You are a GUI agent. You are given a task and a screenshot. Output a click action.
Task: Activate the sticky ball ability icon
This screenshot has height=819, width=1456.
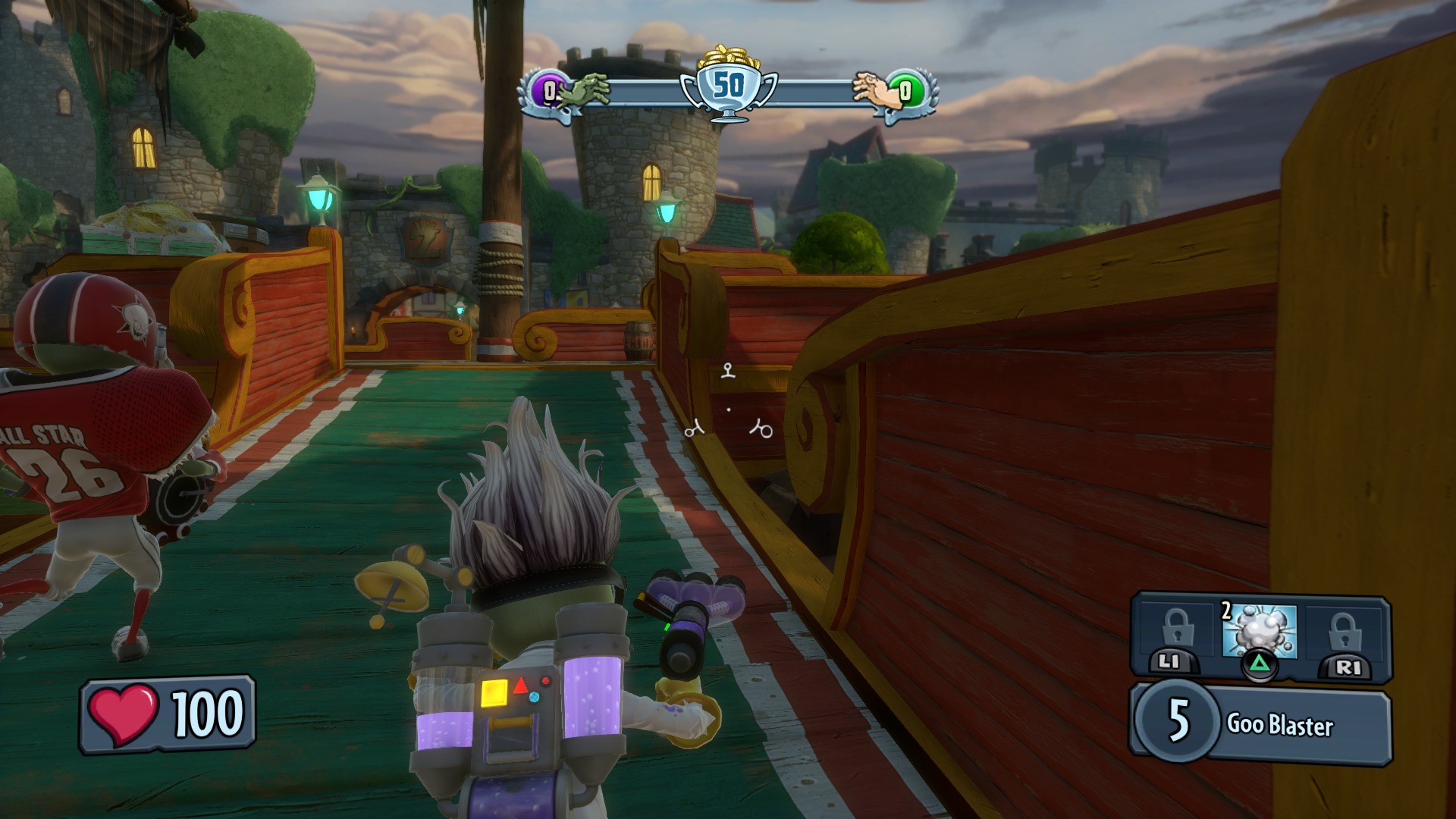(1259, 631)
